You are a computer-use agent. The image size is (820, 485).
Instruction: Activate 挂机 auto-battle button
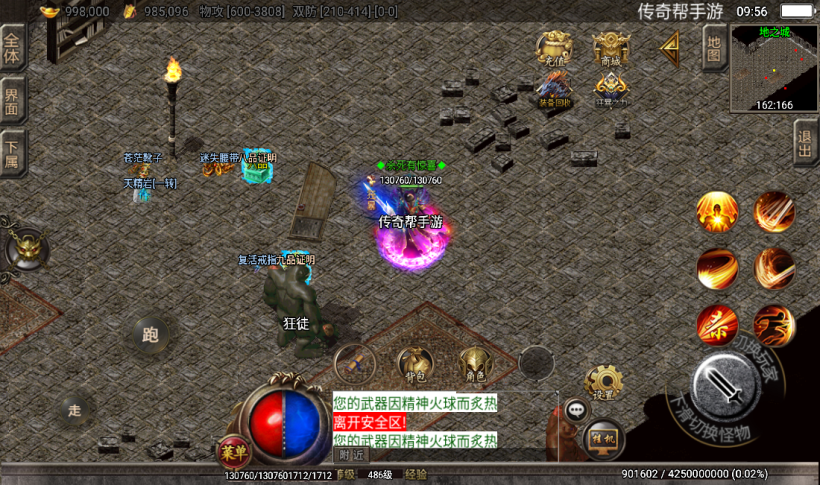(x=602, y=436)
